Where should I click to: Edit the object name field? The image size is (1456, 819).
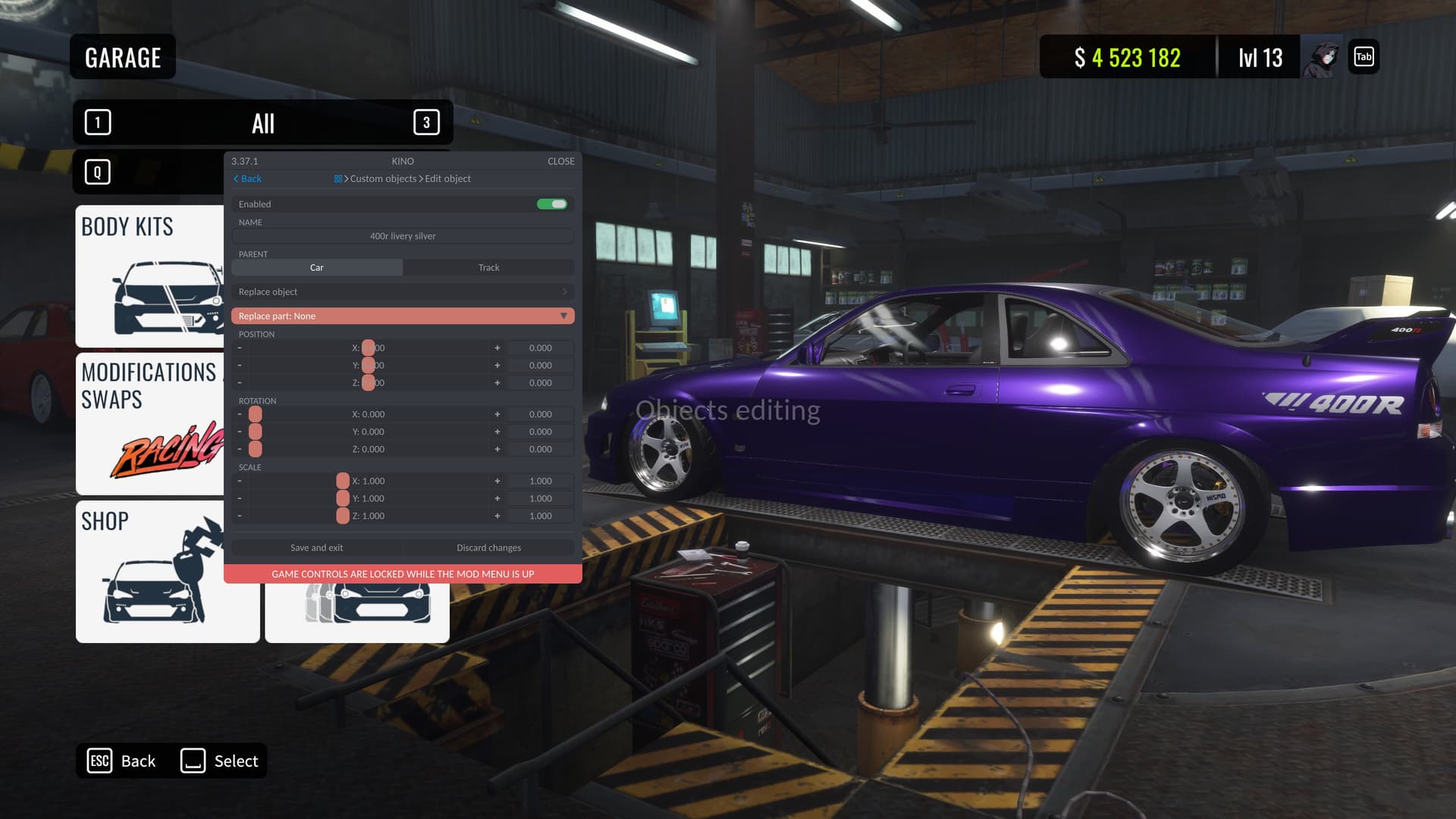point(403,236)
